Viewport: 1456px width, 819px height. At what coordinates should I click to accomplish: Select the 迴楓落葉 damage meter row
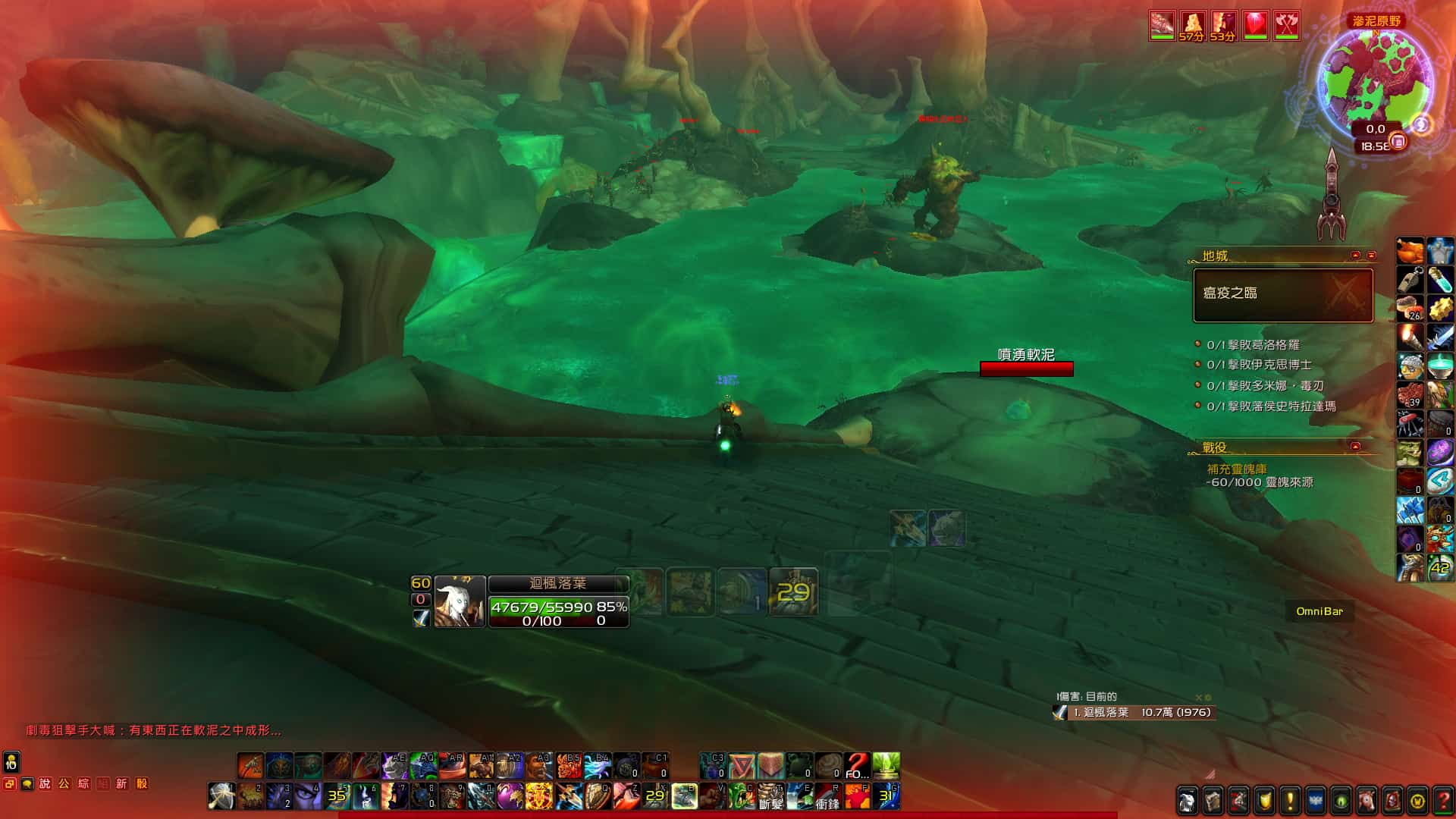tap(1137, 712)
